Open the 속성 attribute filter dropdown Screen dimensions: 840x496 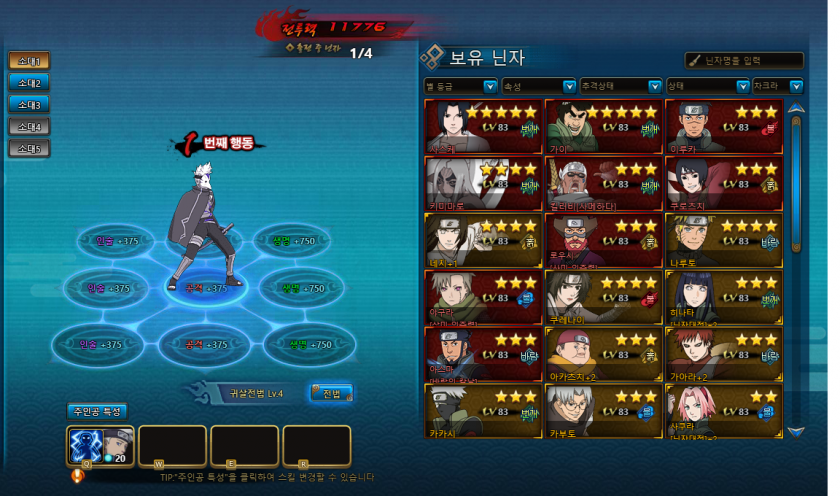point(539,86)
